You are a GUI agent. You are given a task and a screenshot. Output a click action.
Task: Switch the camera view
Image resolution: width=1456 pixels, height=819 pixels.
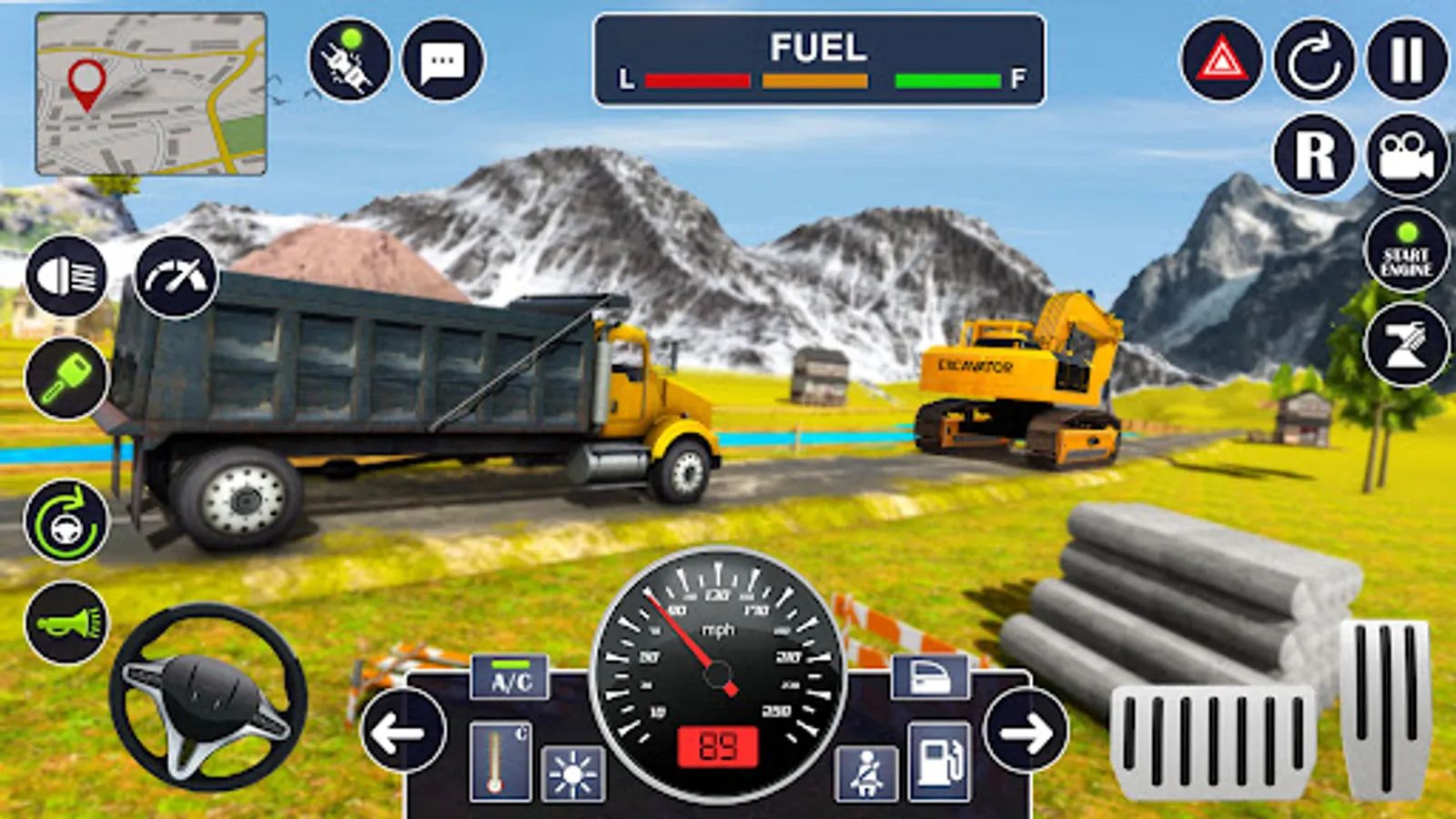[1407, 155]
